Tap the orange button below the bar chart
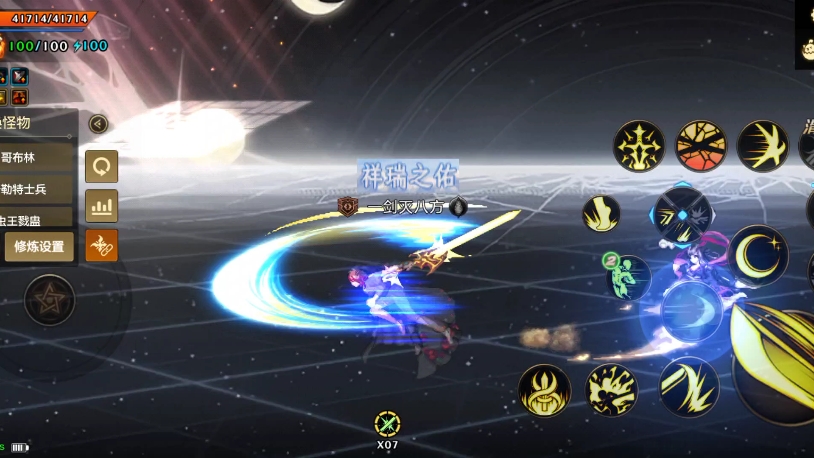 click(x=101, y=245)
